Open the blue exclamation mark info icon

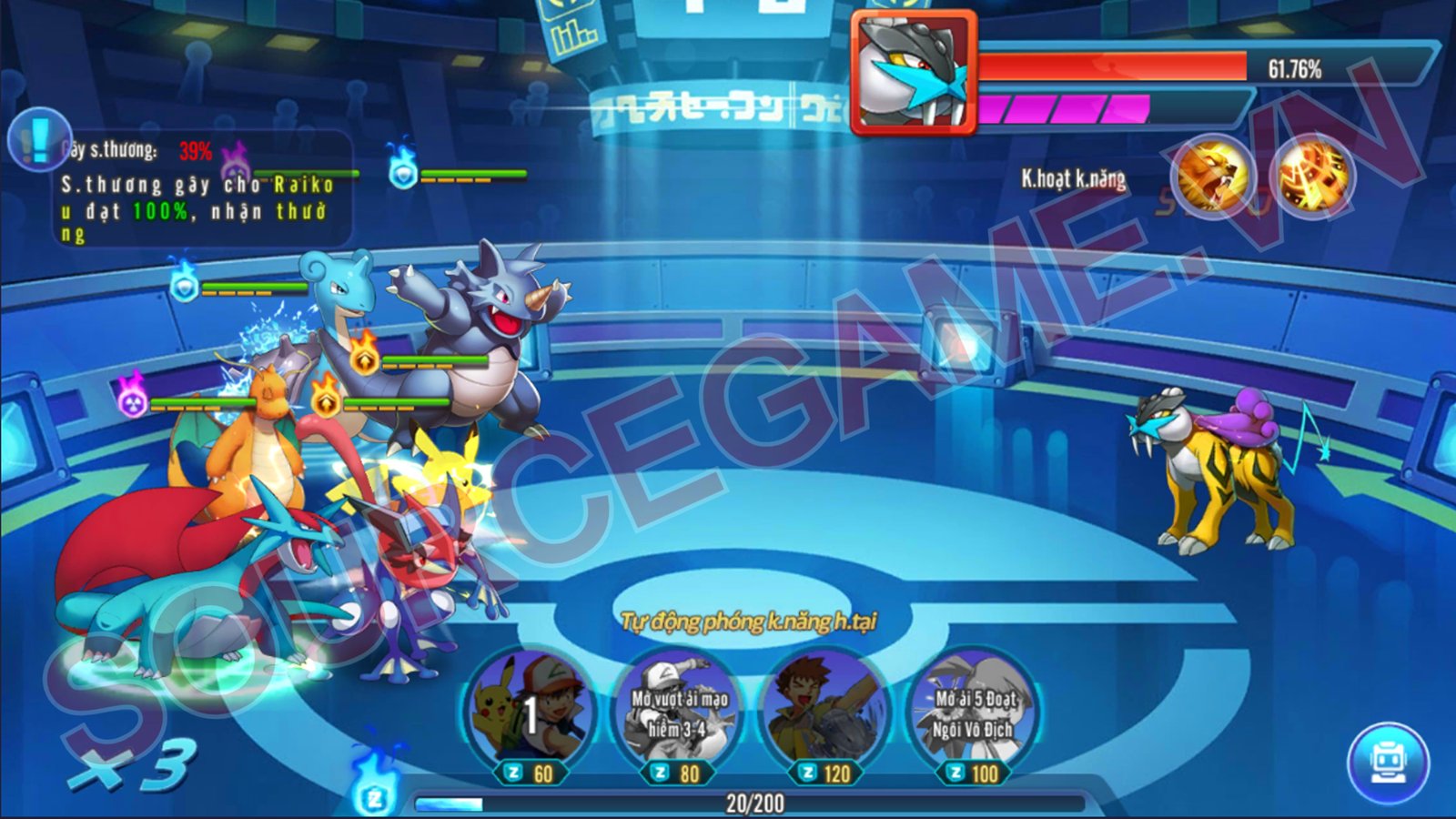coord(38,138)
